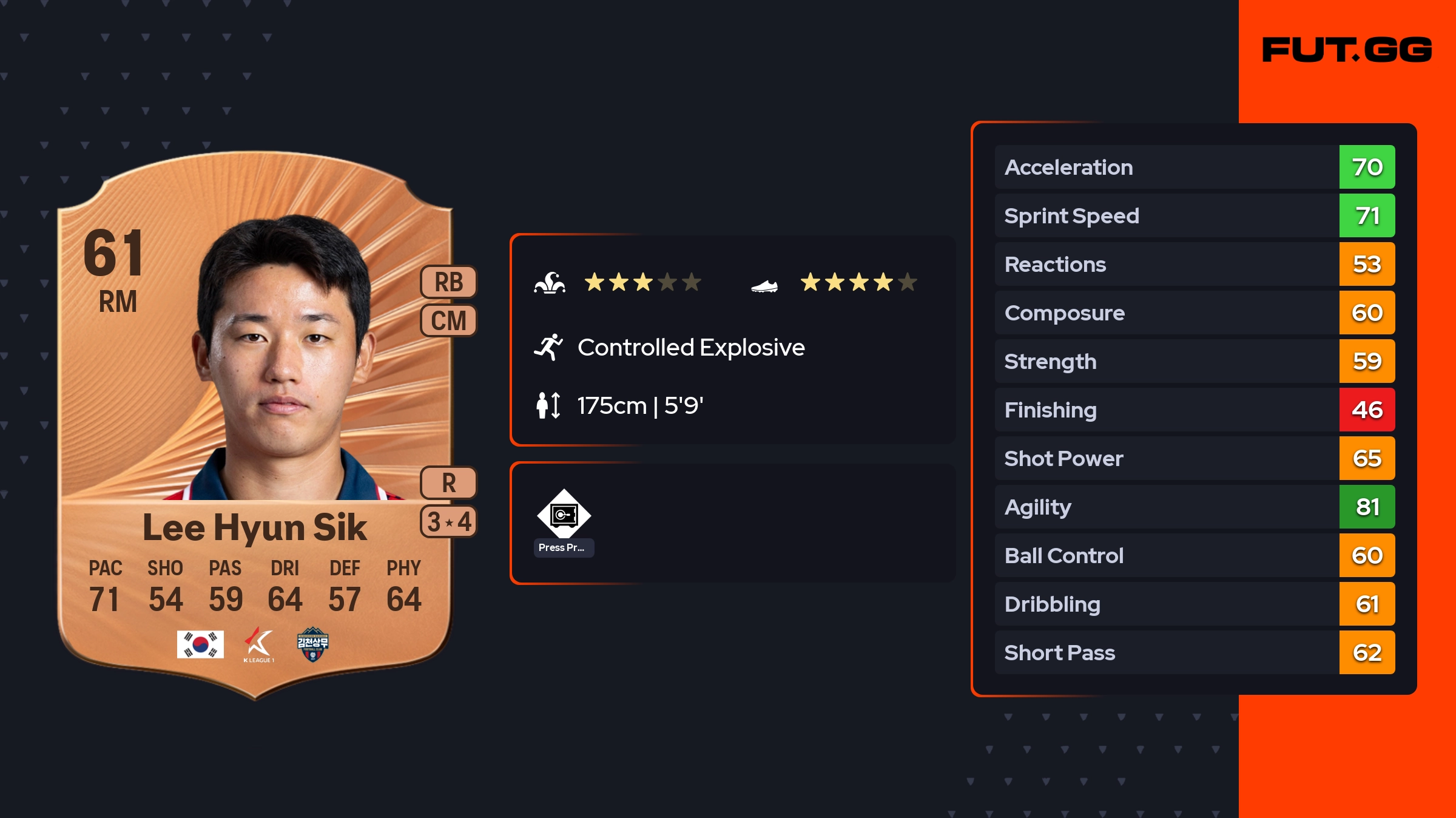Viewport: 1456px width, 818px height.
Task: Choose the RB alternate position badge
Action: (x=449, y=282)
